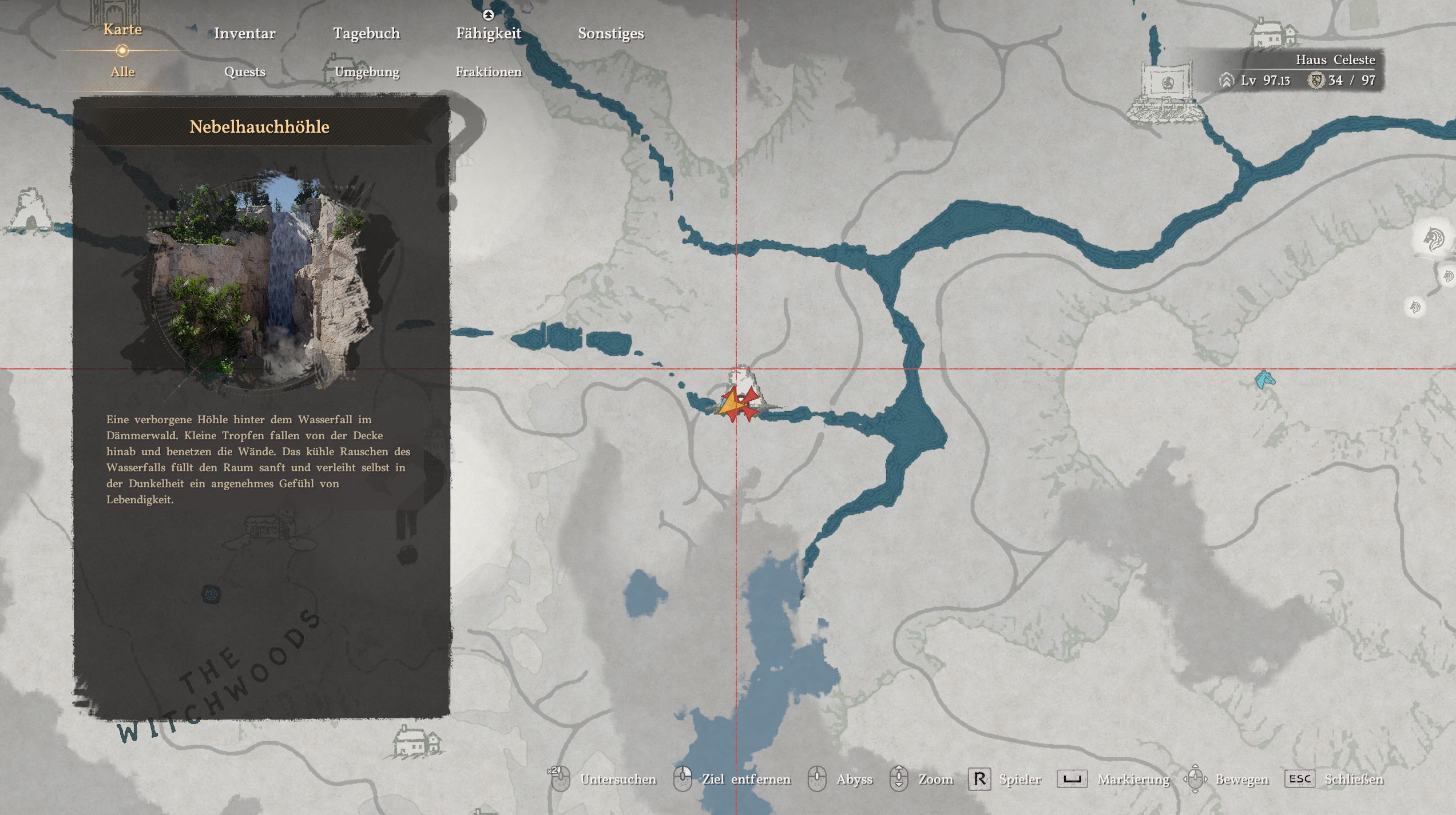Switch to the Fraktionen filter
This screenshot has height=815, width=1456.
(489, 72)
